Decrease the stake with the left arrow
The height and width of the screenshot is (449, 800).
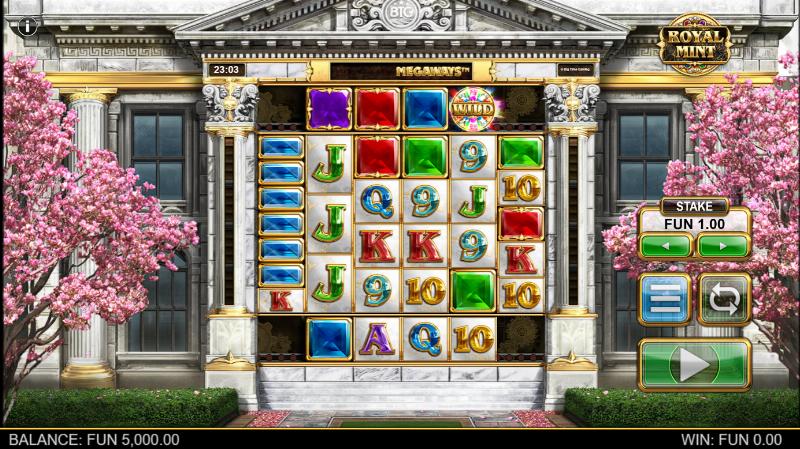[666, 245]
